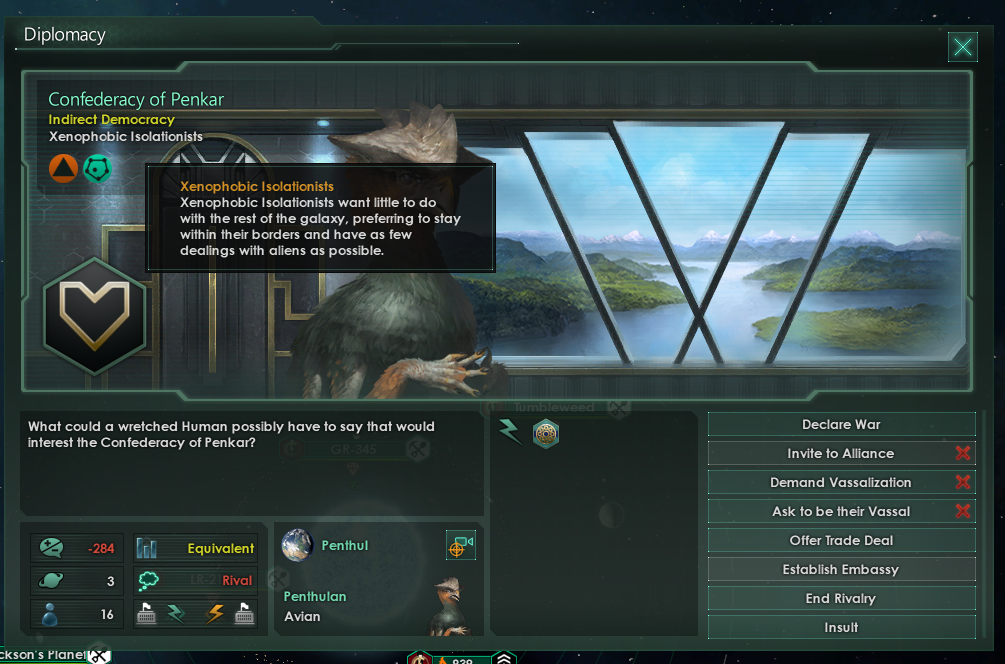1005x664 pixels.
Task: Open the Offer Trade Deal screen
Action: pos(841,541)
